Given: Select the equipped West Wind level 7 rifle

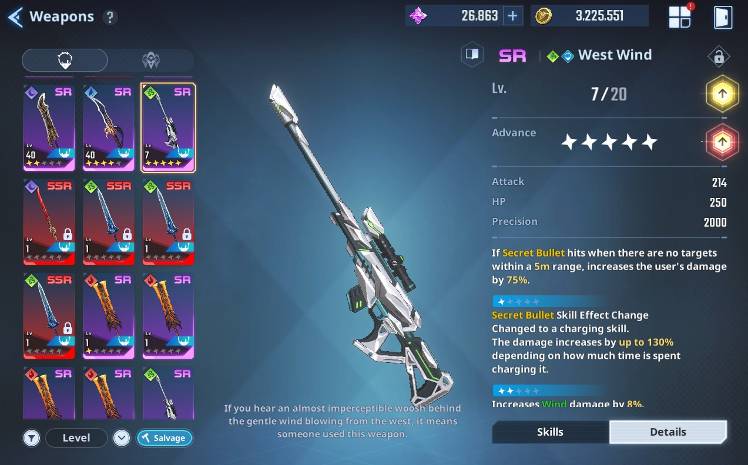Looking at the screenshot, I should point(168,127).
